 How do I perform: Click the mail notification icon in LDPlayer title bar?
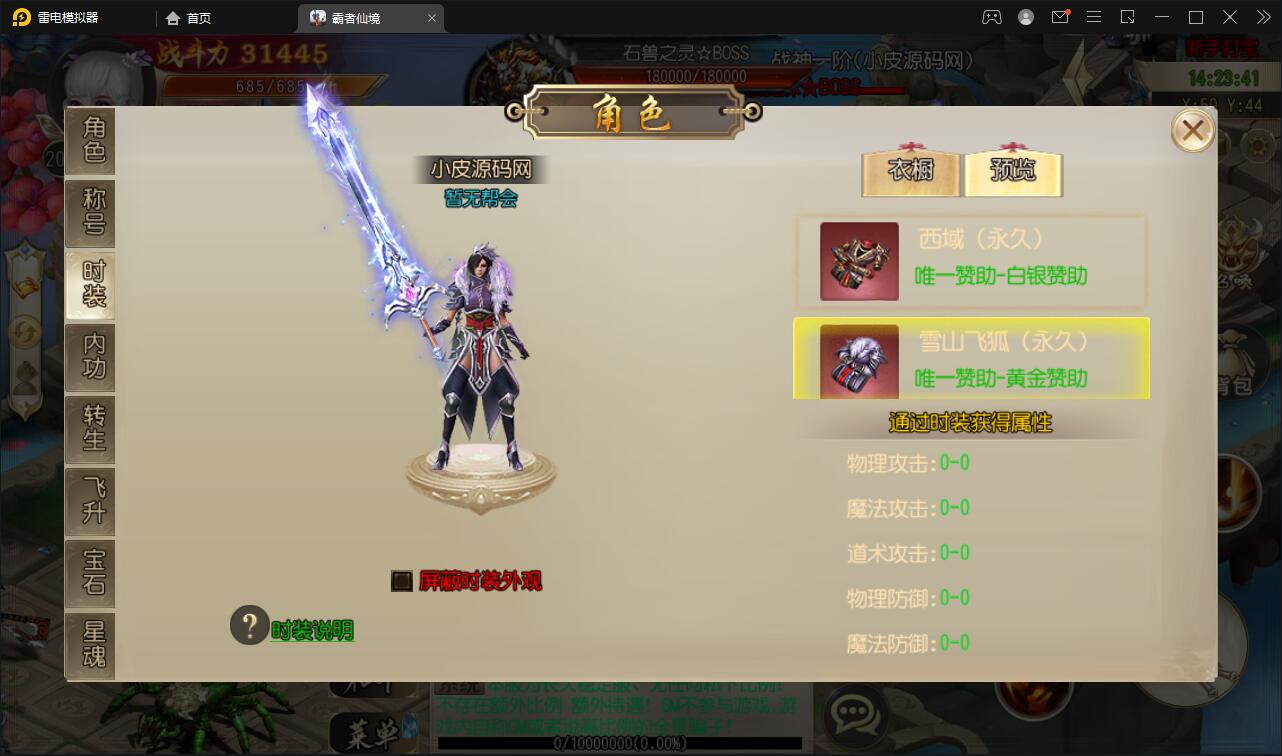tap(1060, 17)
